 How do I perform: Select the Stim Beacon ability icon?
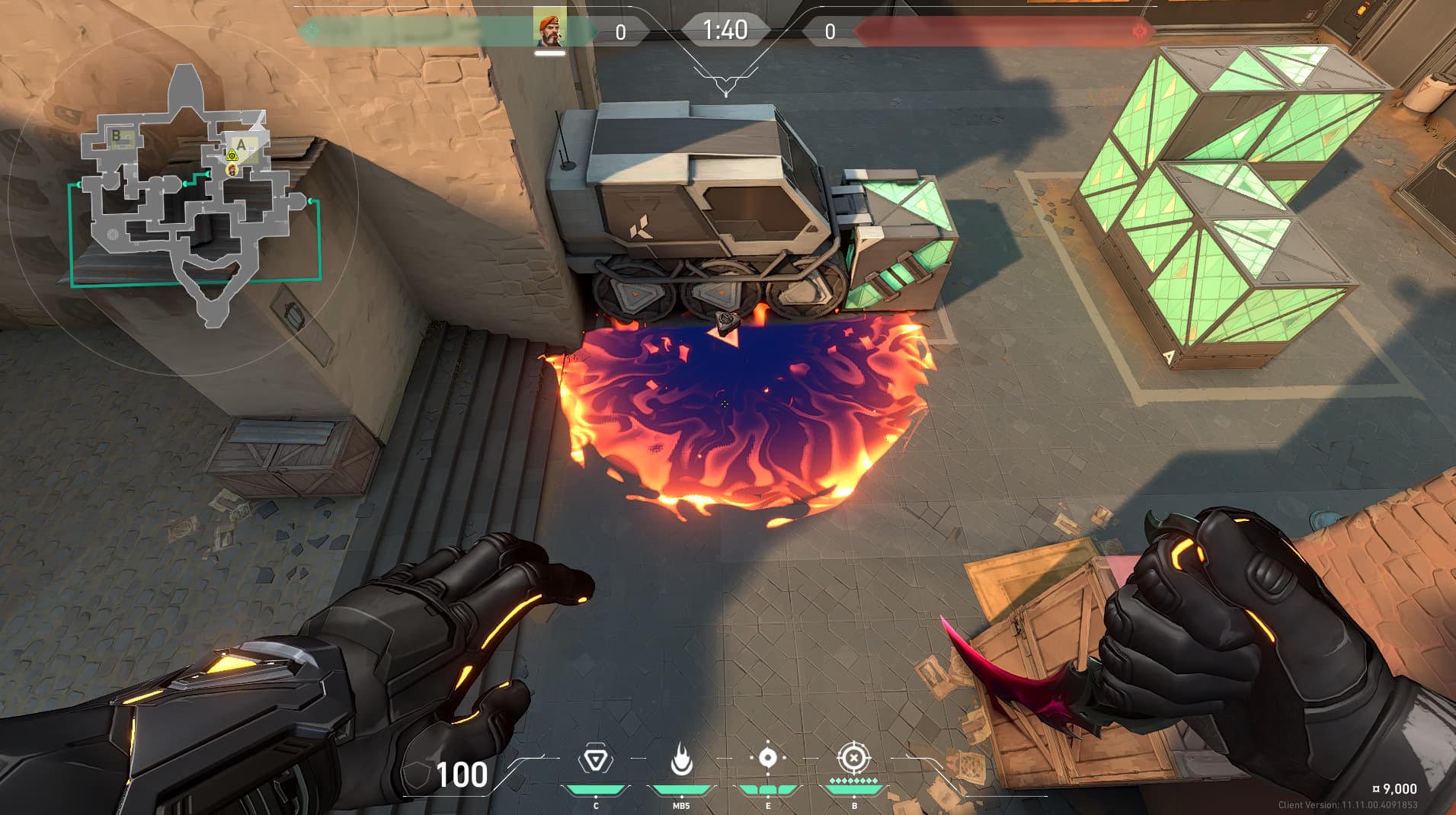[595, 761]
